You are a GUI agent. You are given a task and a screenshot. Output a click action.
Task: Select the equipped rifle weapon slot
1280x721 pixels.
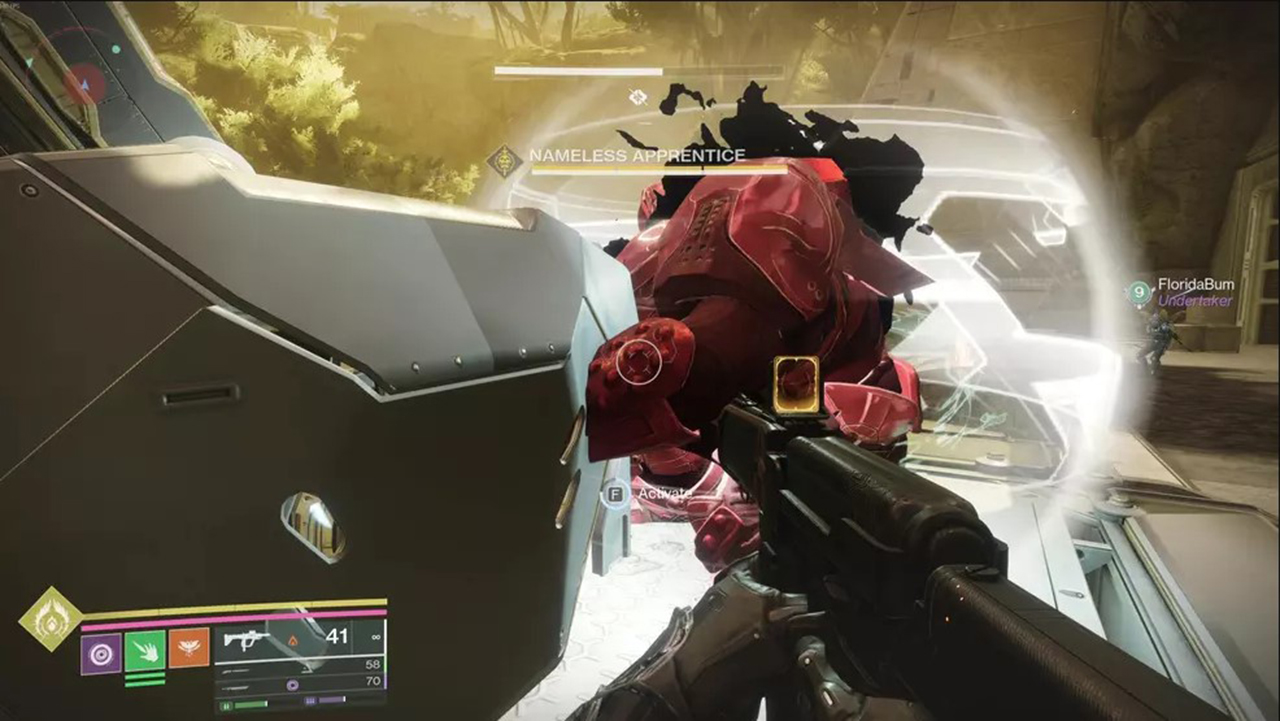click(298, 640)
